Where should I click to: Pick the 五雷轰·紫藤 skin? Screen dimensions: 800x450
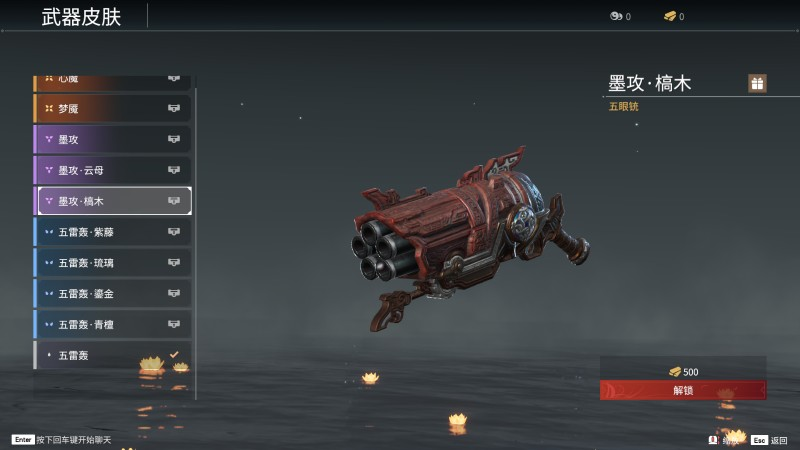pyautogui.click(x=112, y=232)
